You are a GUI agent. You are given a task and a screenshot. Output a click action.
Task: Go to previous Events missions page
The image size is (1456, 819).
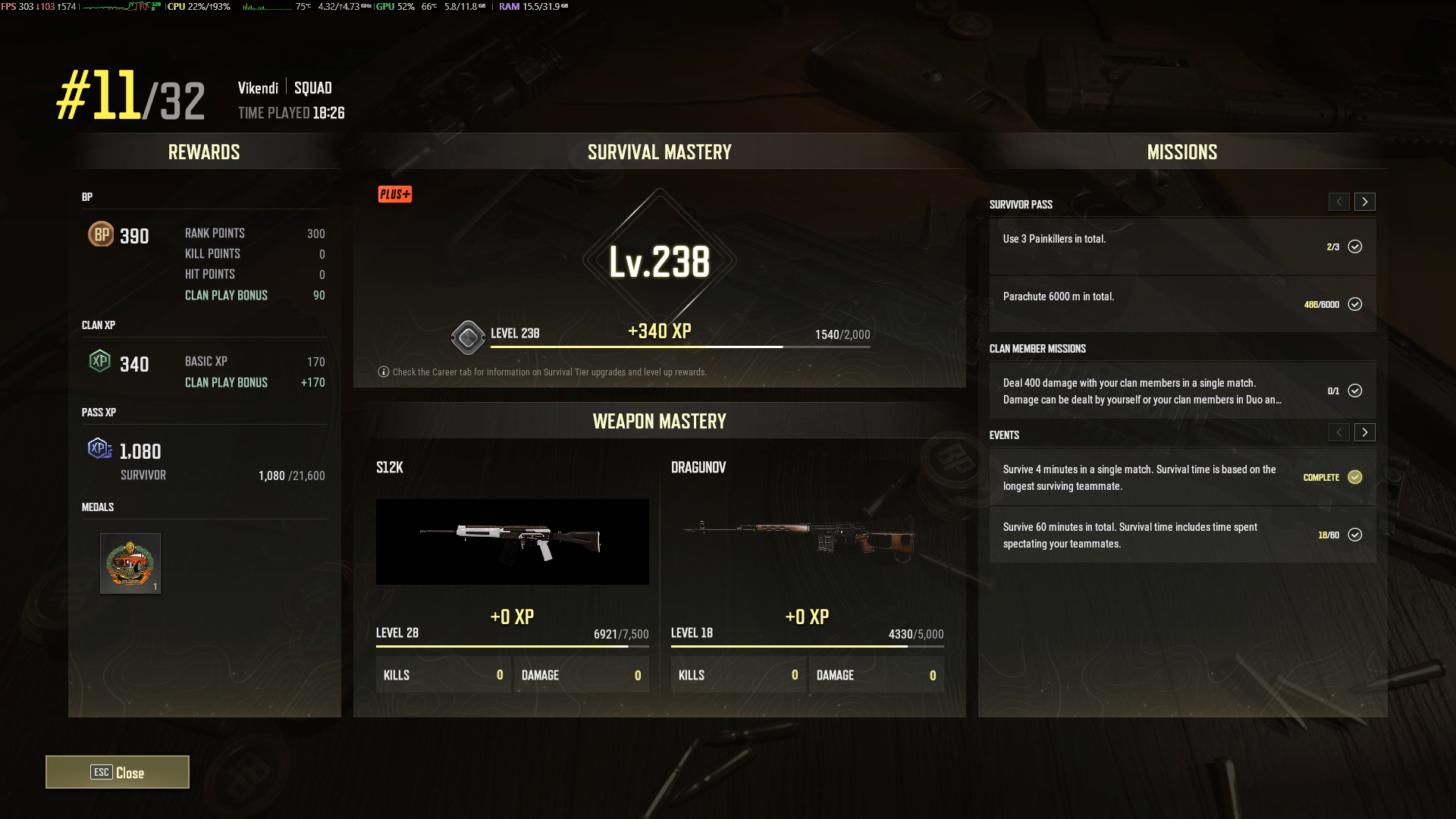click(1338, 432)
